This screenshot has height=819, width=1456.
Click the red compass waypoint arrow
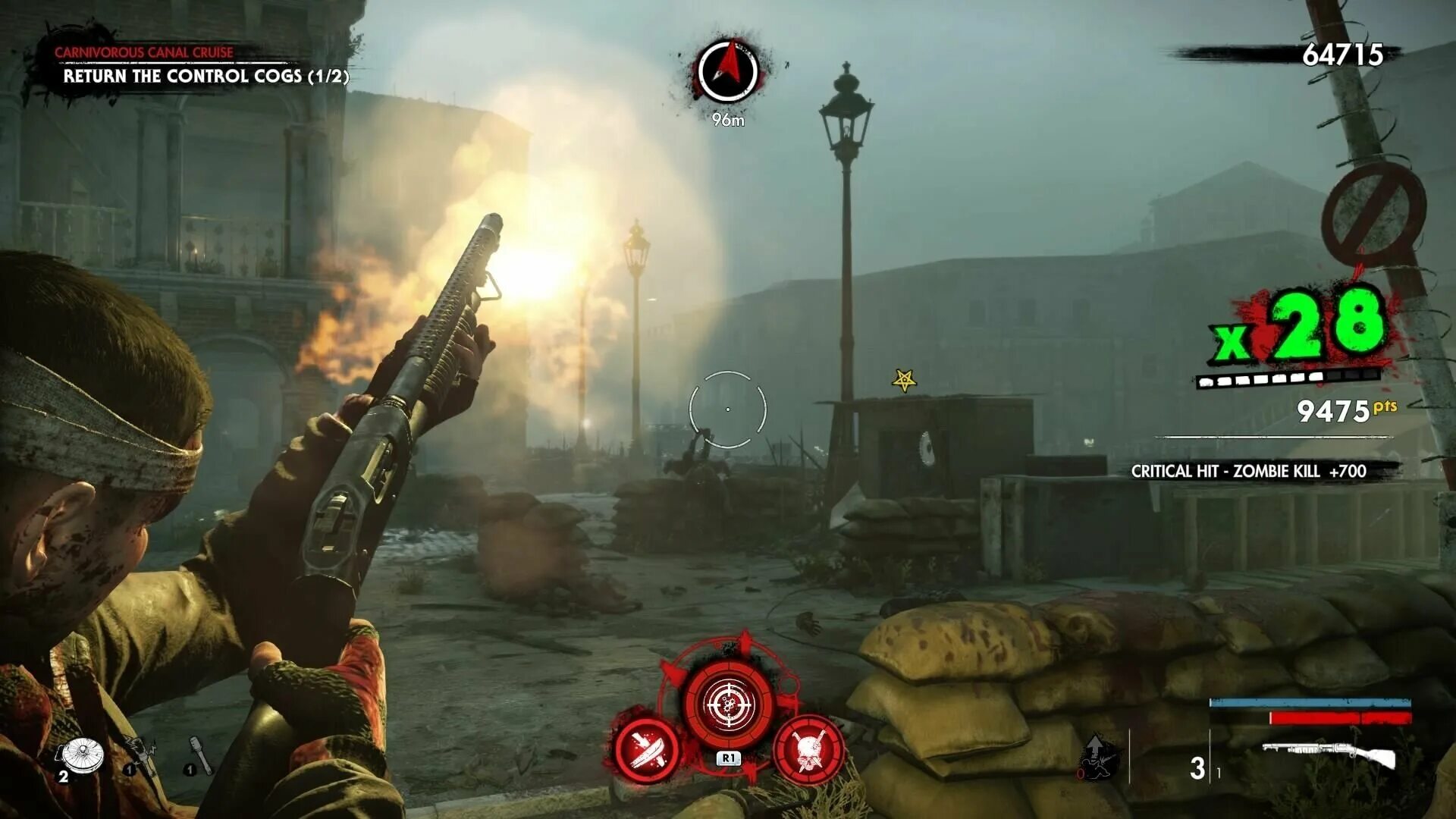tap(728, 69)
